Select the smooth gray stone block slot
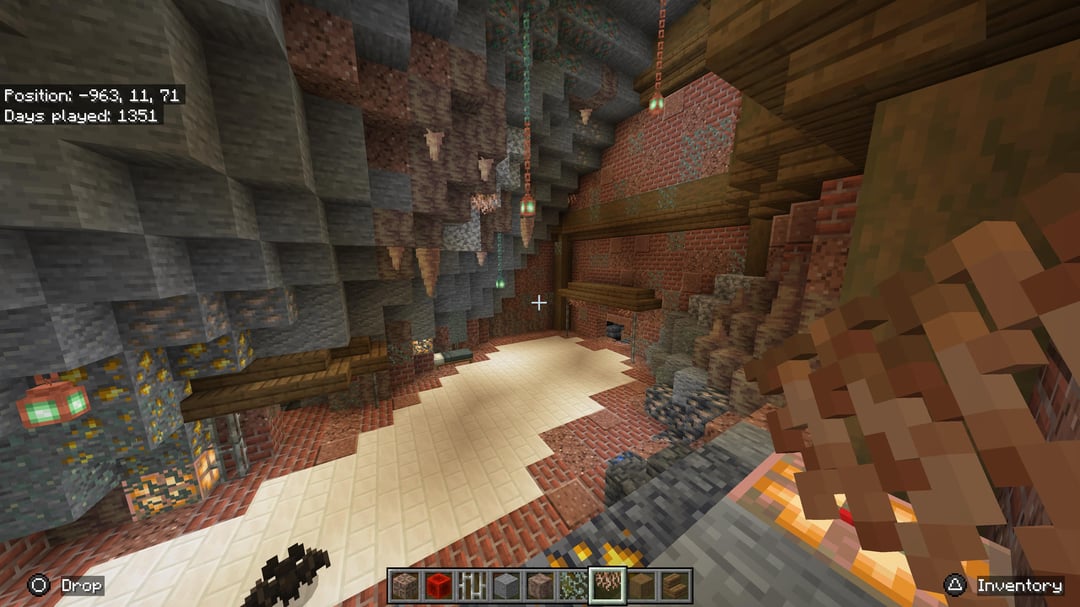This screenshot has width=1080, height=607. (x=506, y=585)
